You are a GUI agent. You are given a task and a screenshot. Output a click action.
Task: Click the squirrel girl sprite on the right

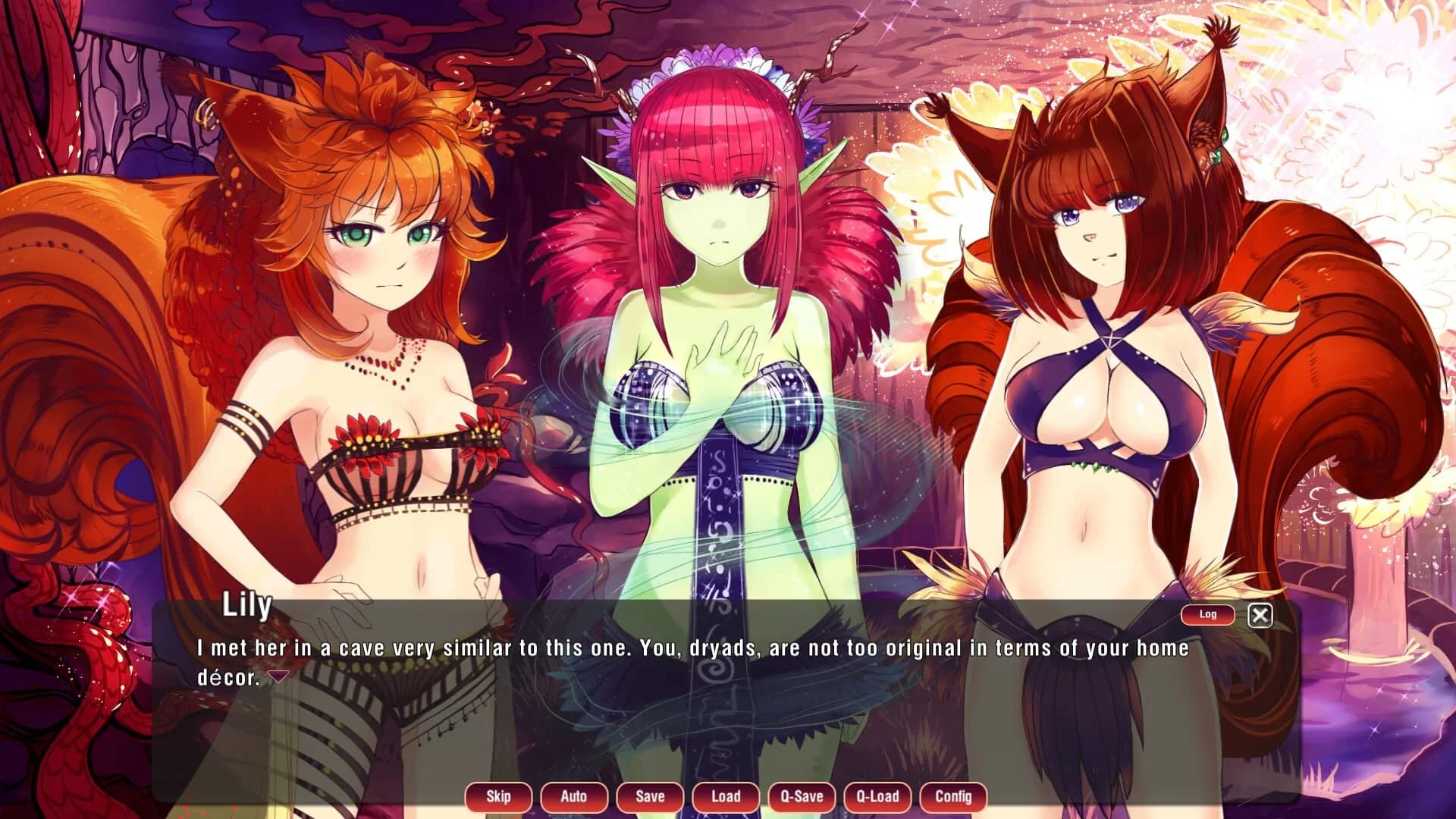point(1100,303)
